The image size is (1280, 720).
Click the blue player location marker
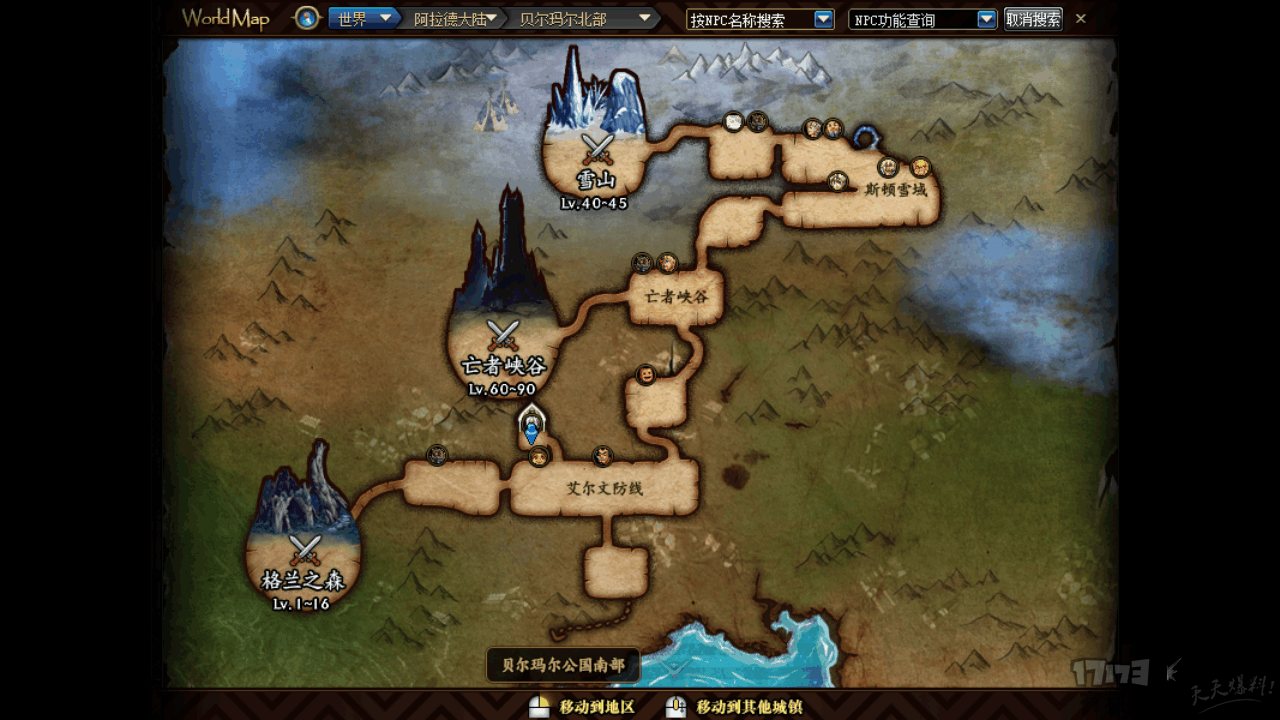coord(531,430)
